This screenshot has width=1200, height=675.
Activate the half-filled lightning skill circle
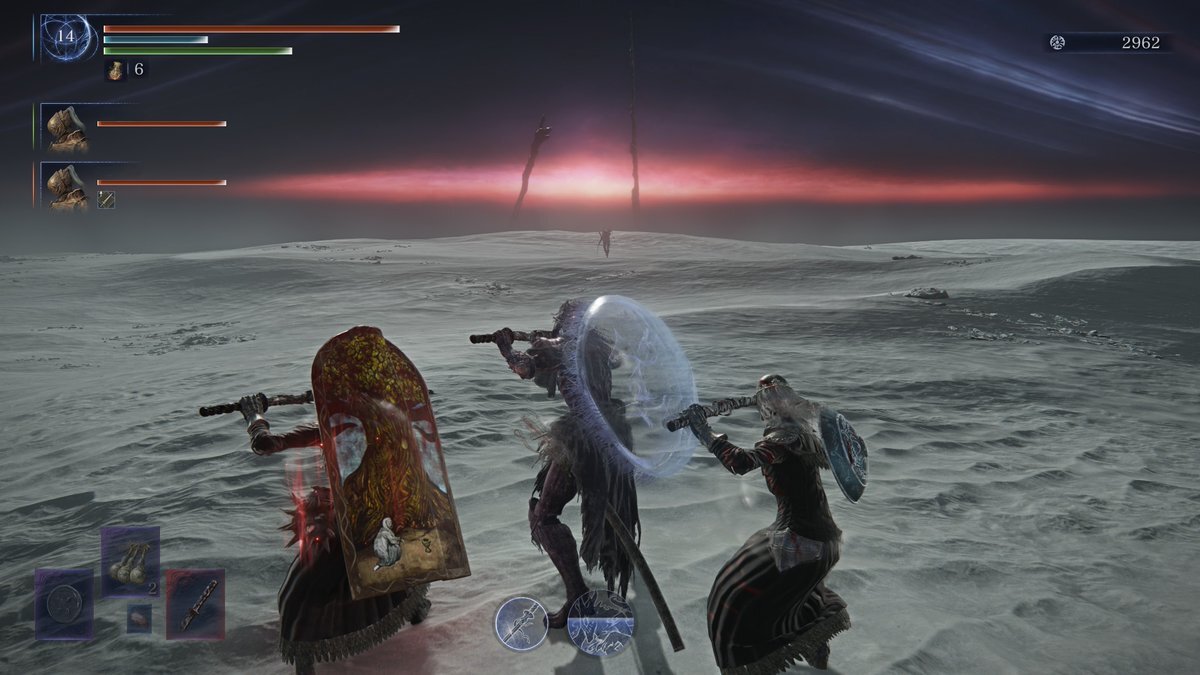pos(600,623)
